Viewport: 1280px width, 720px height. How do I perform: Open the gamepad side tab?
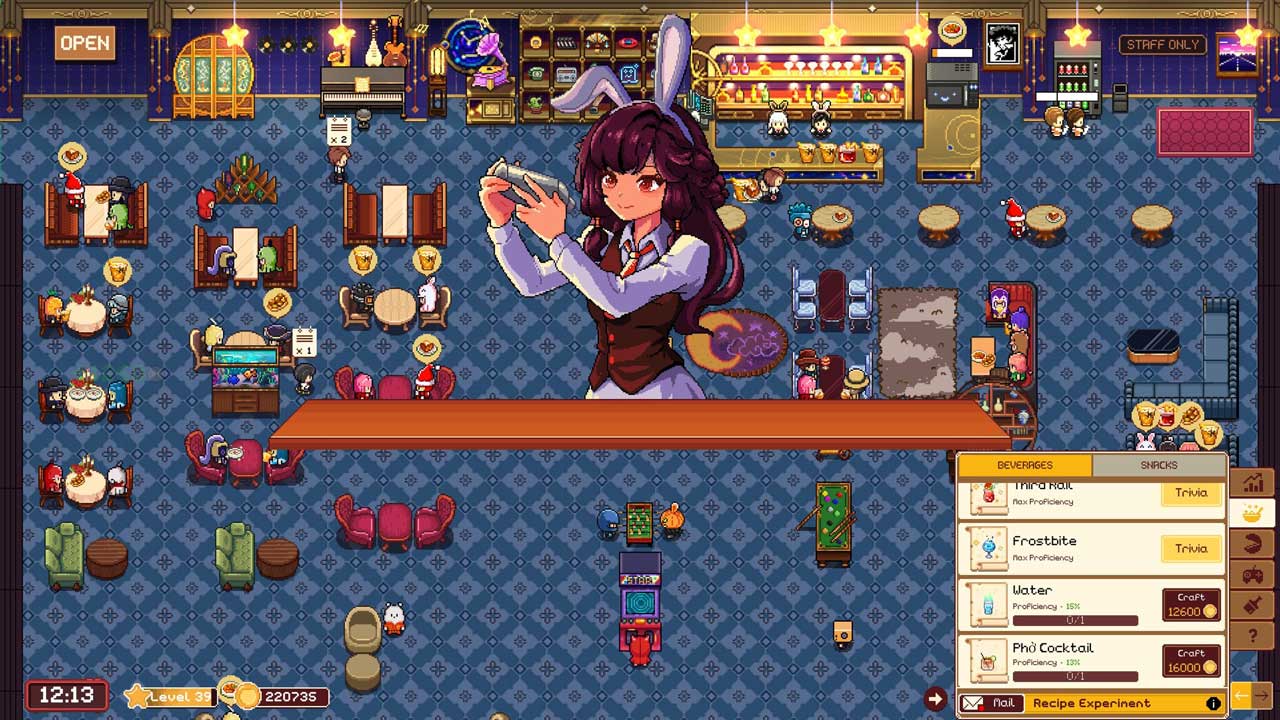1252,575
